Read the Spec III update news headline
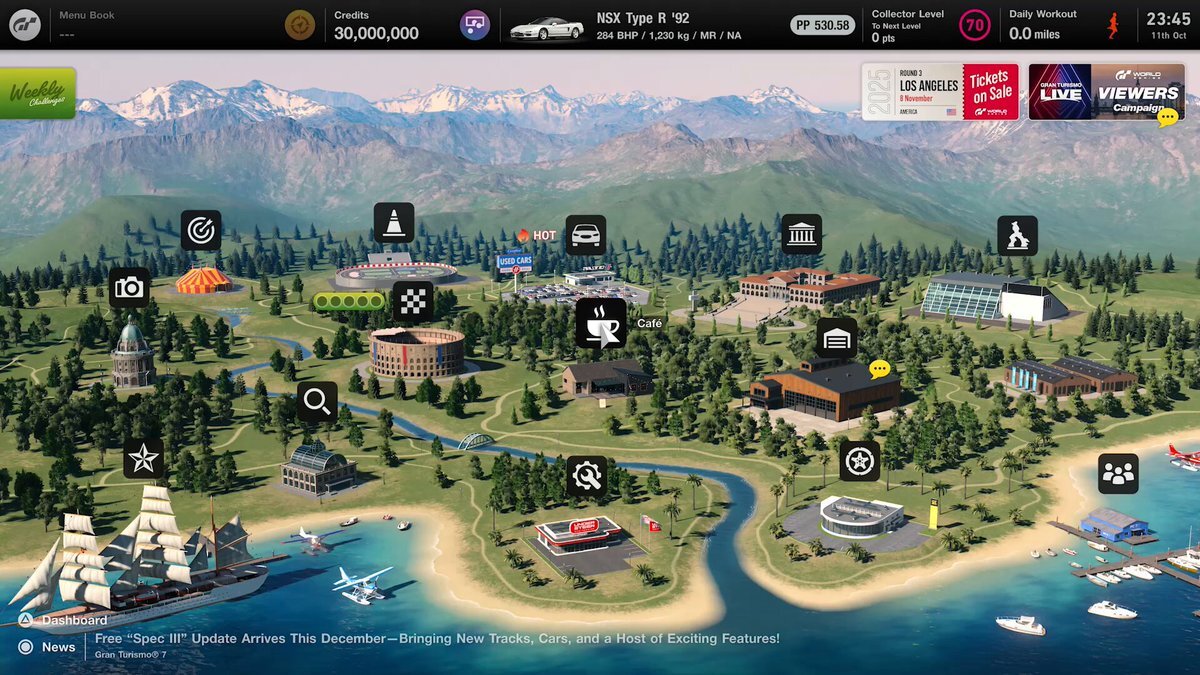The width and height of the screenshot is (1200, 675). pos(437,639)
